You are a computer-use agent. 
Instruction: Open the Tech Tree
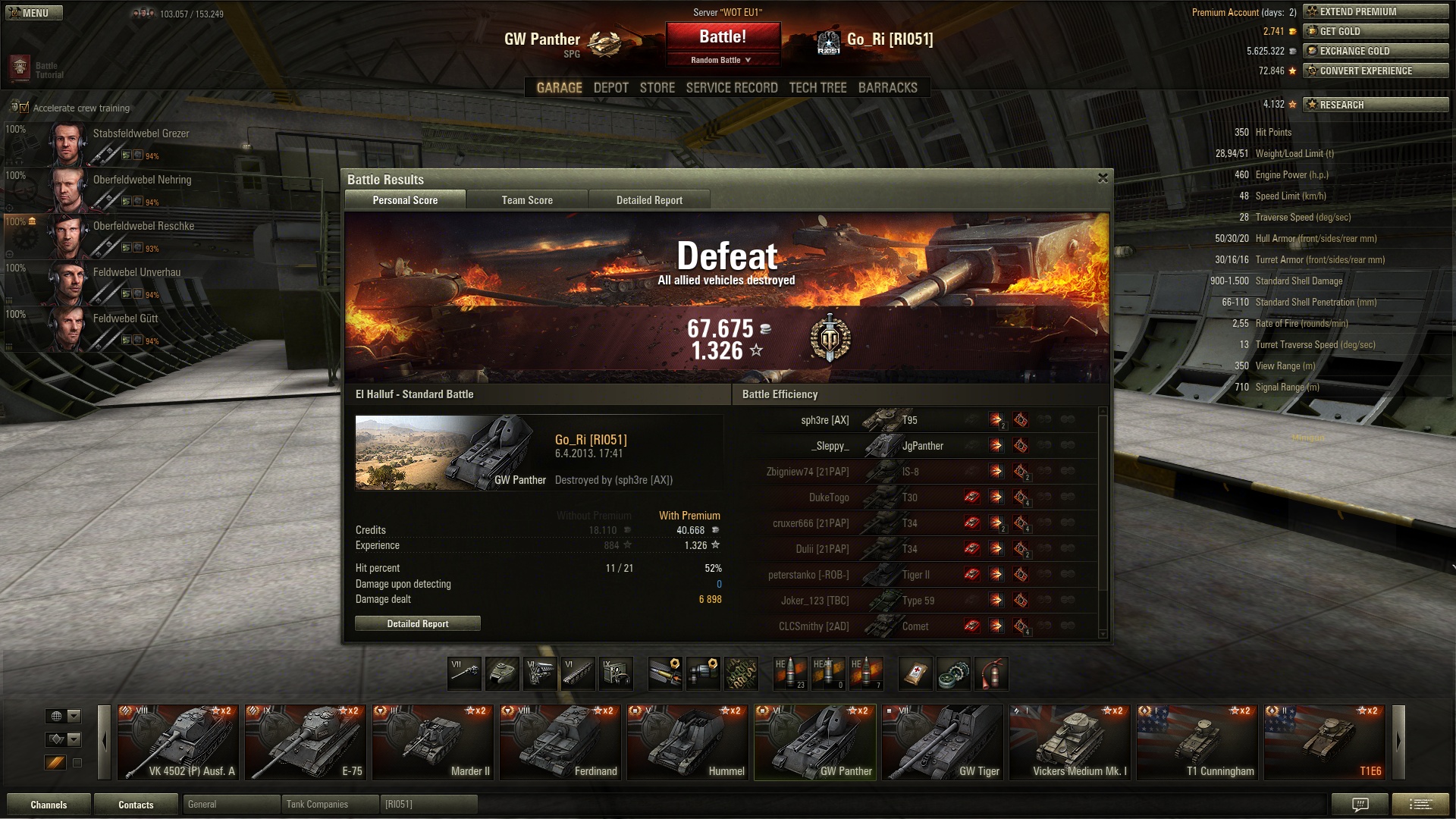coord(817,88)
